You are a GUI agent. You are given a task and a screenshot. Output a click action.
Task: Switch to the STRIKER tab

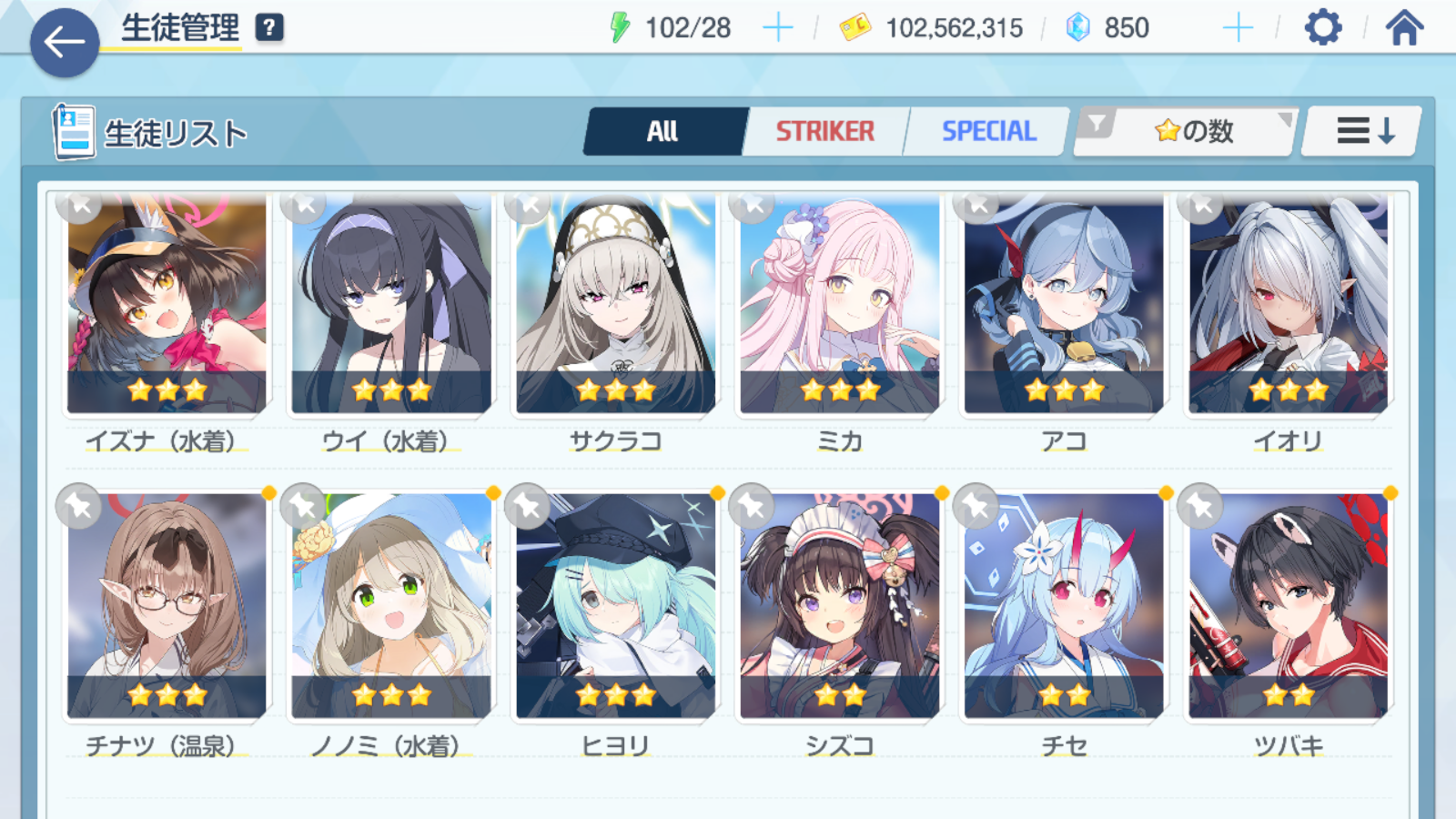tap(824, 132)
